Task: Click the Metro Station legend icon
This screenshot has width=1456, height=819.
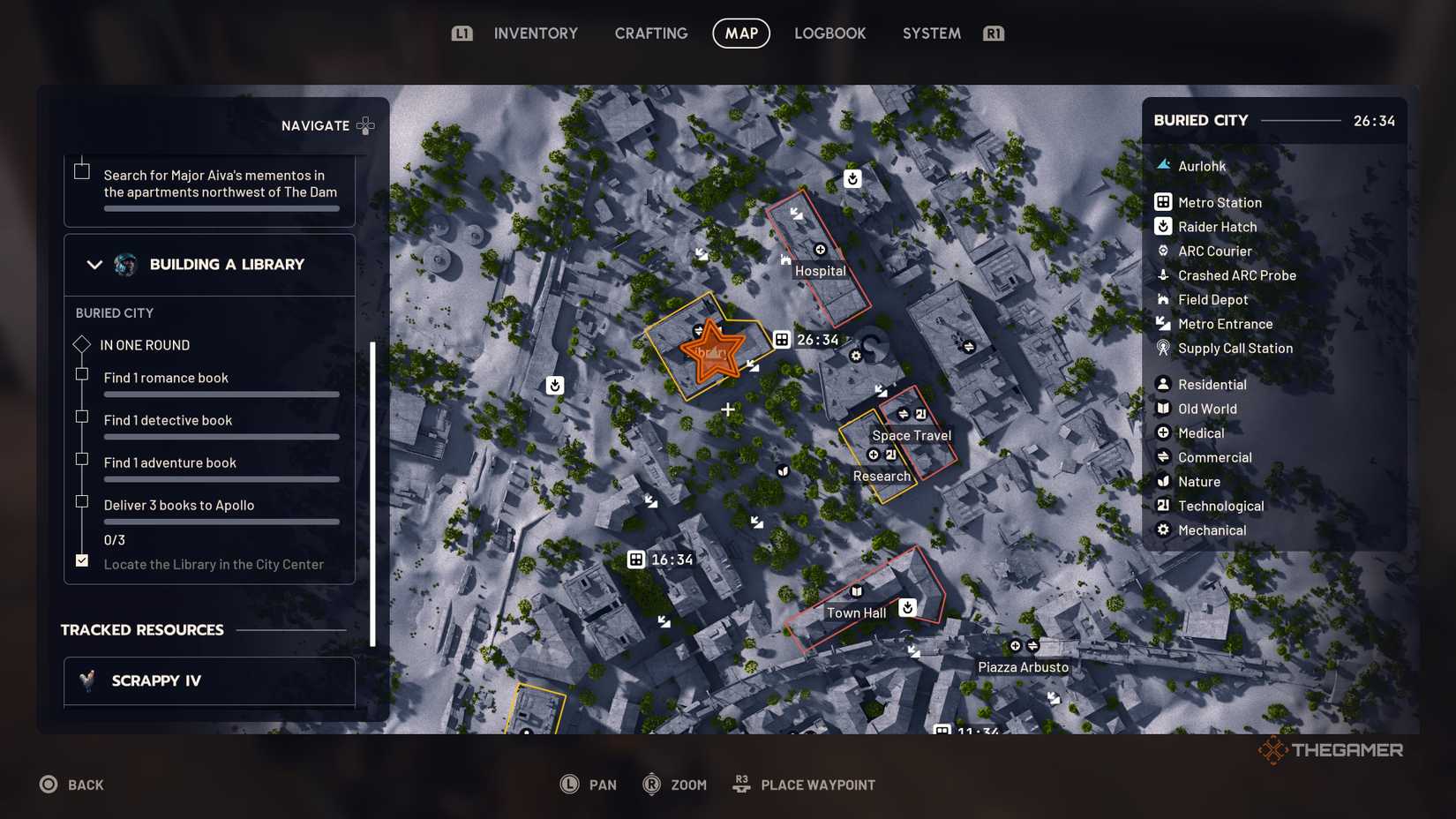Action: [1164, 202]
